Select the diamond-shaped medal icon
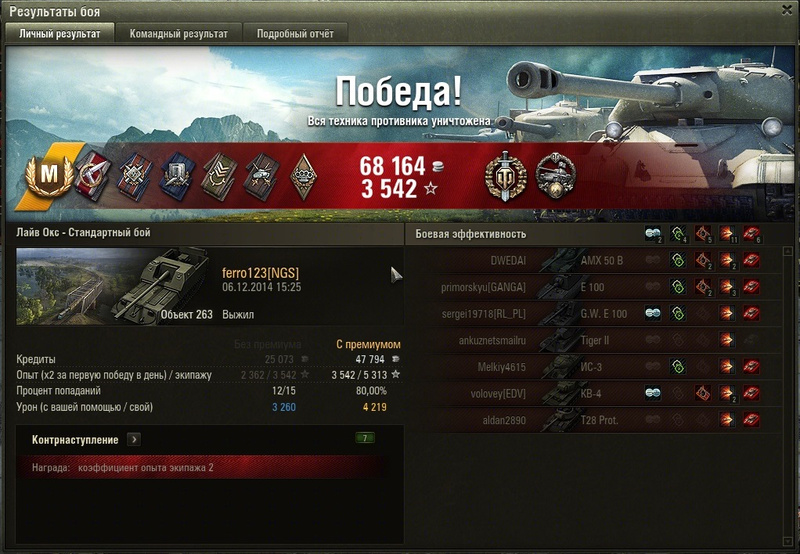 tap(304, 175)
